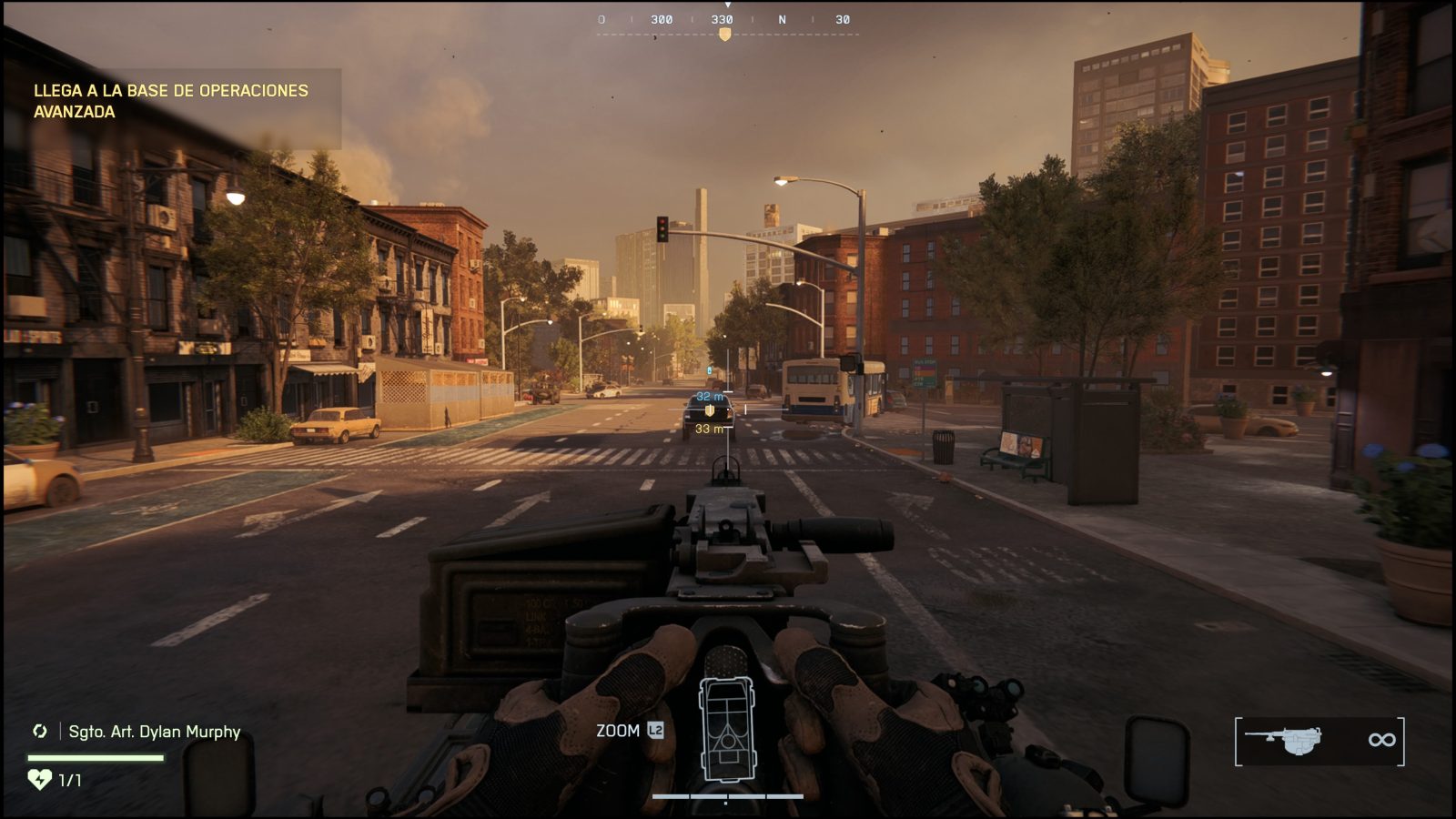Screen dimensions: 1456x819
Task: Click the objective tracker text panel
Action: pos(171,101)
